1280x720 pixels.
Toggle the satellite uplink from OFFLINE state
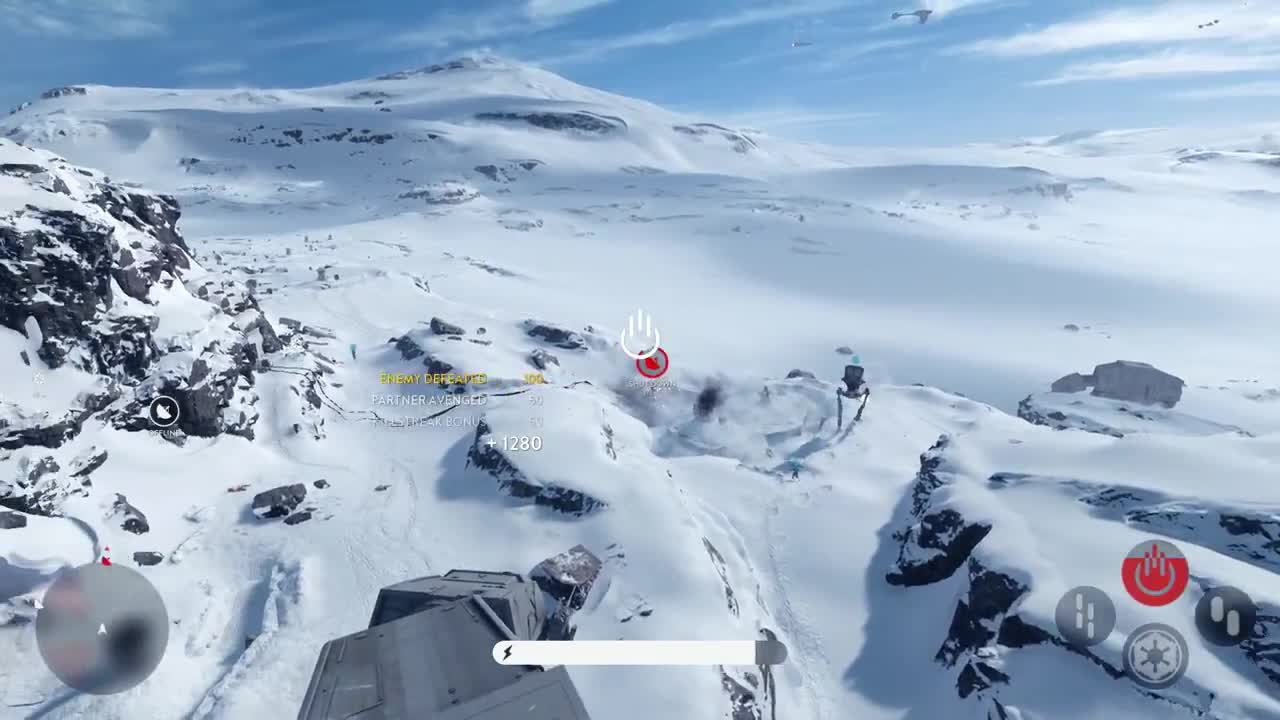166,412
